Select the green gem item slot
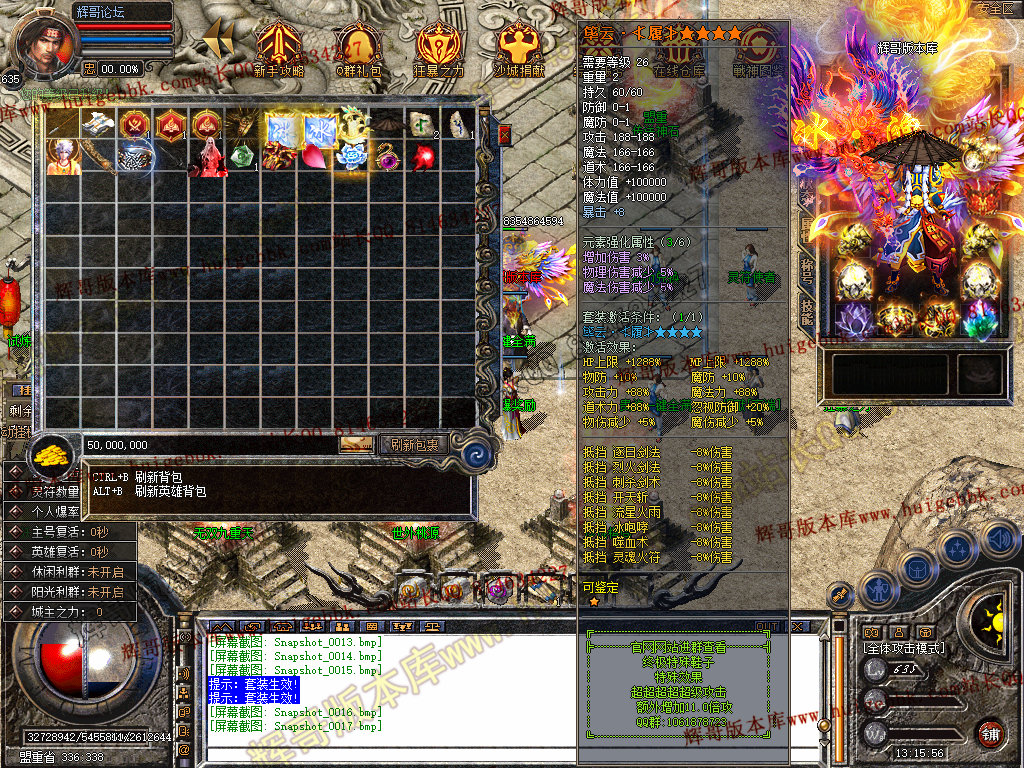The width and height of the screenshot is (1024, 768). [x=243, y=157]
